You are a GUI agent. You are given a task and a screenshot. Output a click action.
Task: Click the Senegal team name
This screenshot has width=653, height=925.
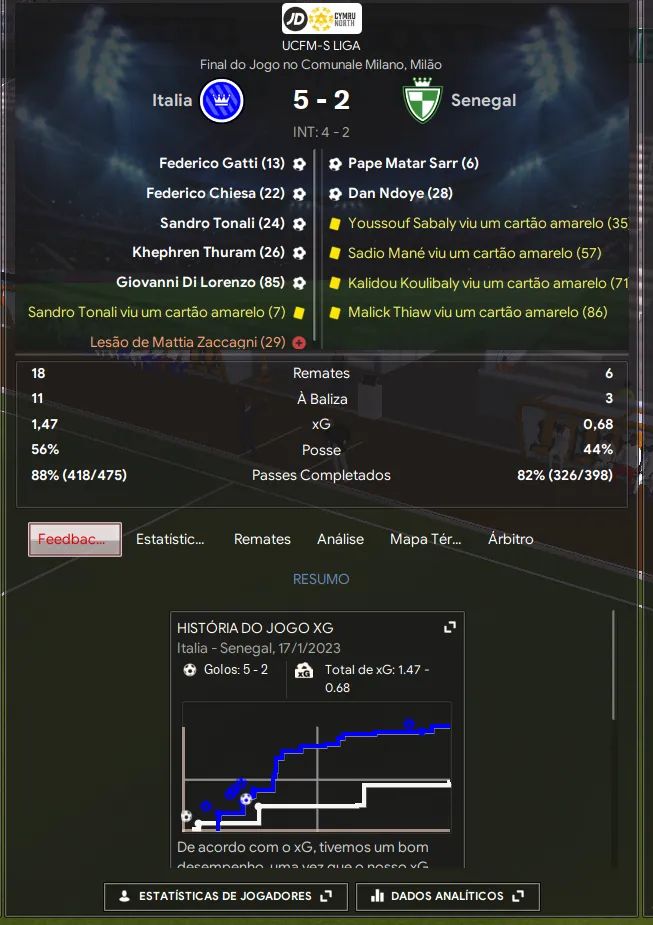[x=483, y=100]
